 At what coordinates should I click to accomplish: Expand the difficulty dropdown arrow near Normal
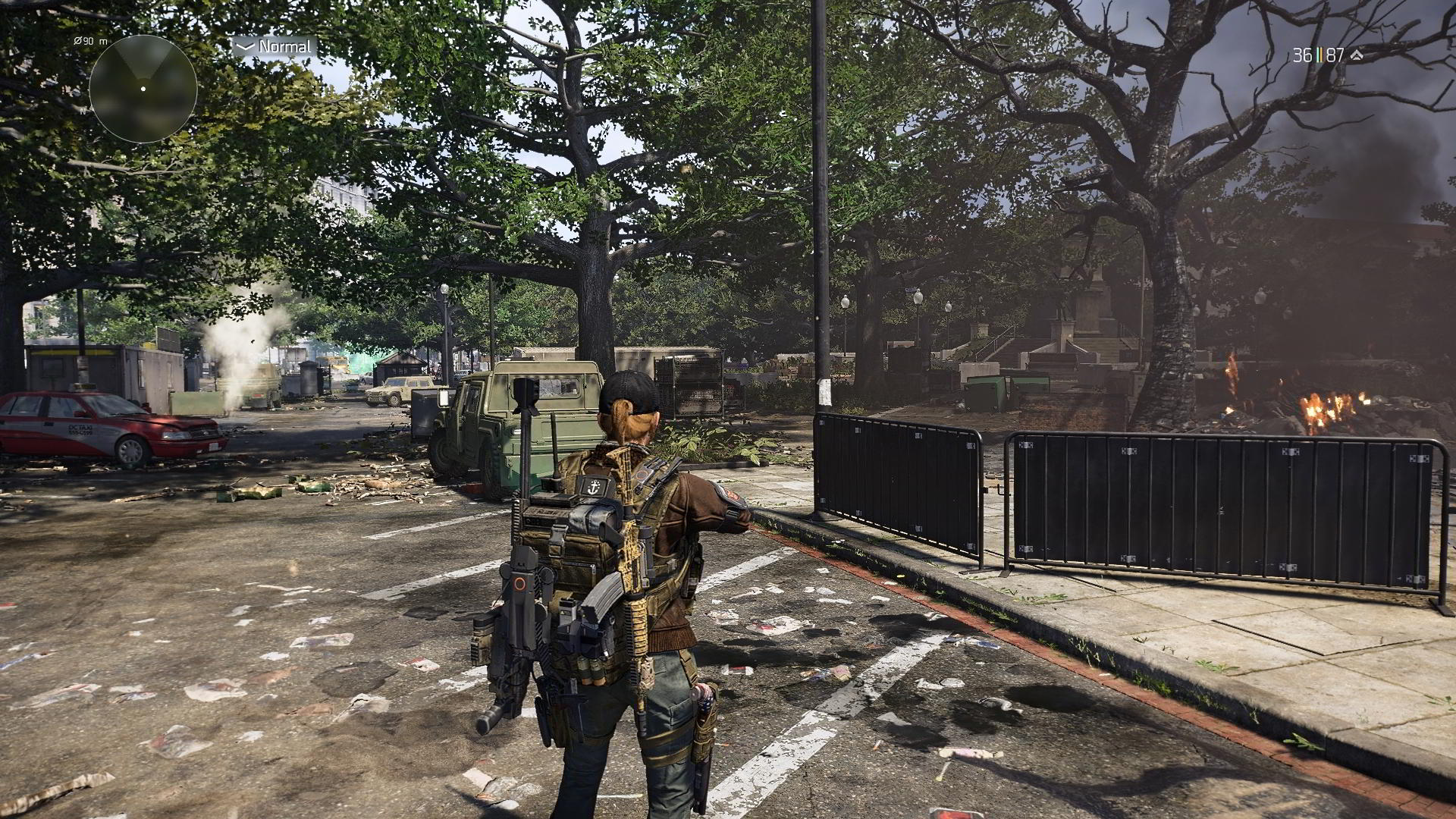pos(243,45)
